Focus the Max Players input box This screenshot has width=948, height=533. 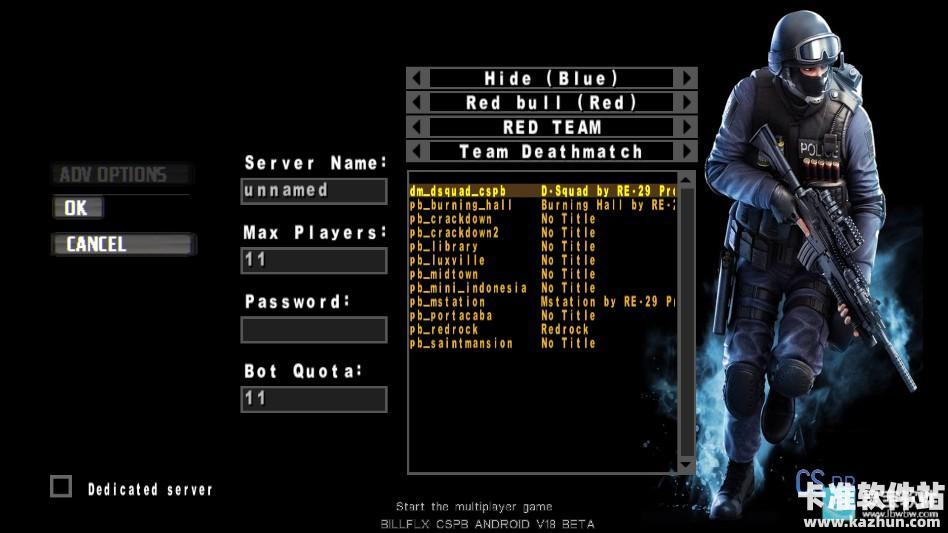[314, 261]
